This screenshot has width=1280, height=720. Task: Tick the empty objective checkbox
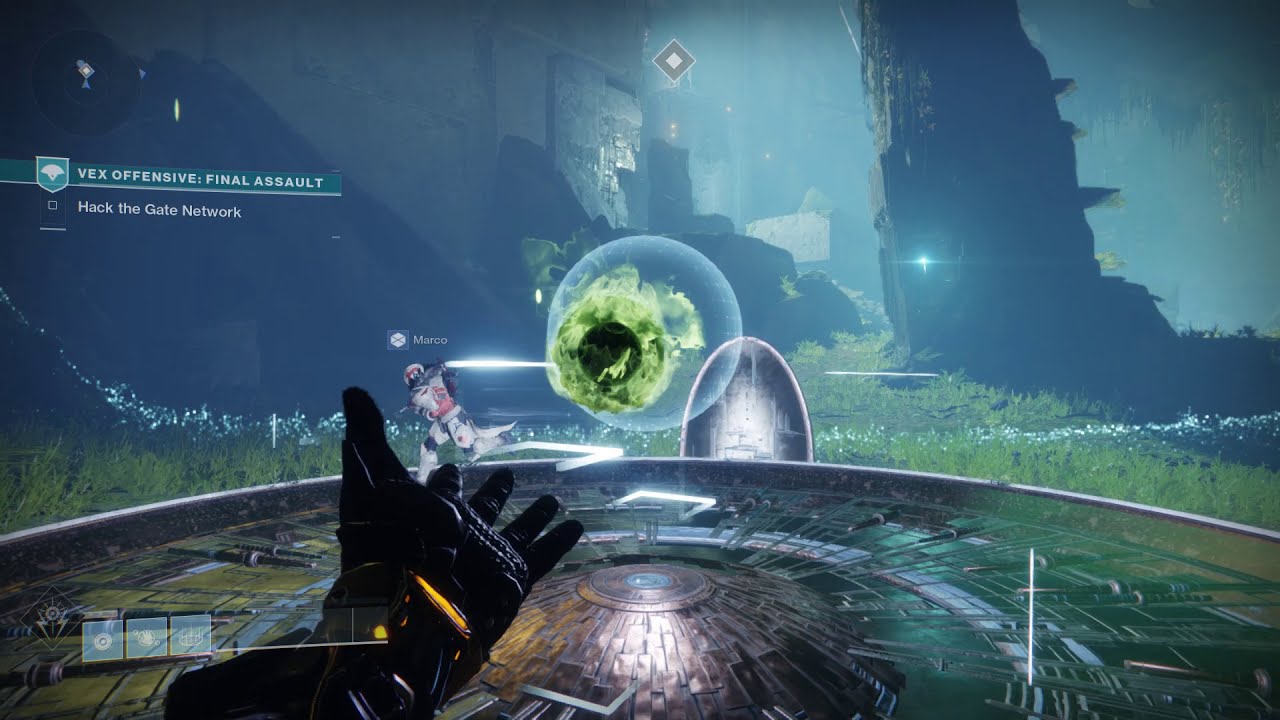pyautogui.click(x=53, y=207)
